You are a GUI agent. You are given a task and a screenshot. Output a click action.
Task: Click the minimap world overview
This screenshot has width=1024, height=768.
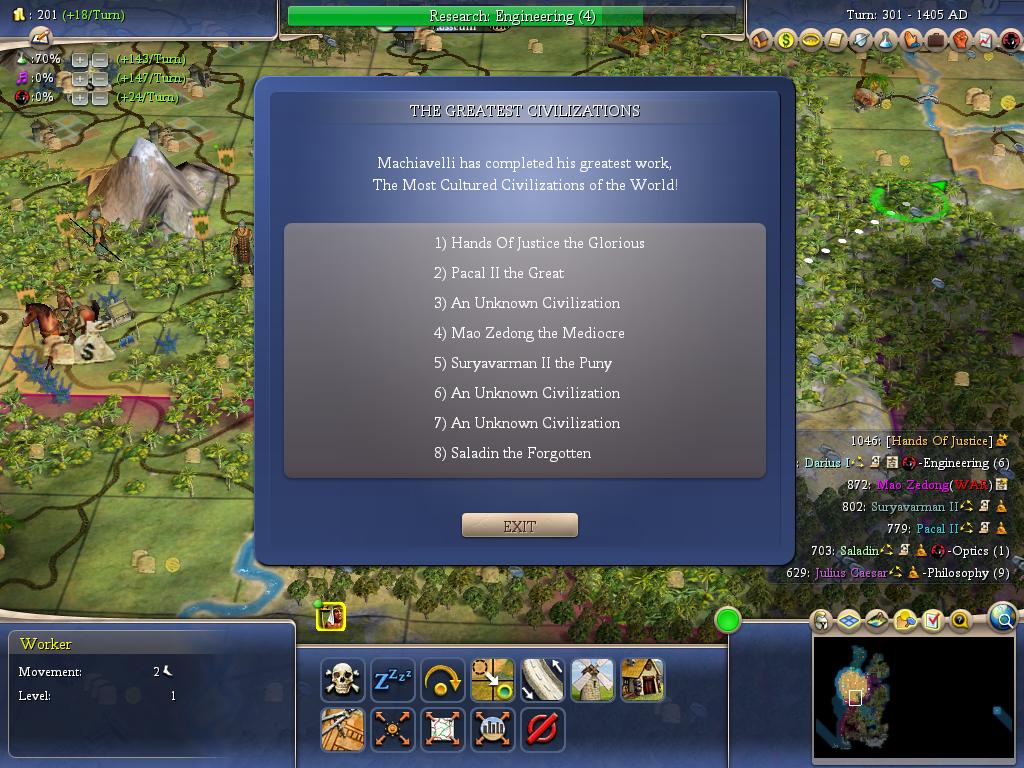913,697
